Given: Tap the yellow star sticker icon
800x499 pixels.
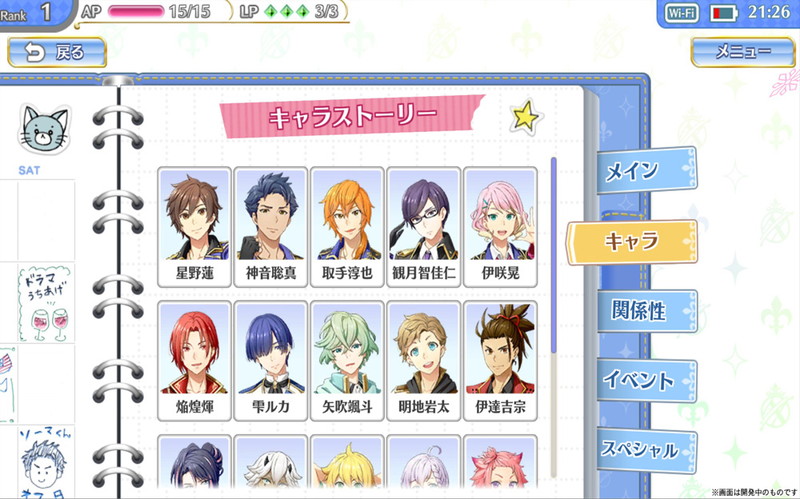Looking at the screenshot, I should pos(524,117).
